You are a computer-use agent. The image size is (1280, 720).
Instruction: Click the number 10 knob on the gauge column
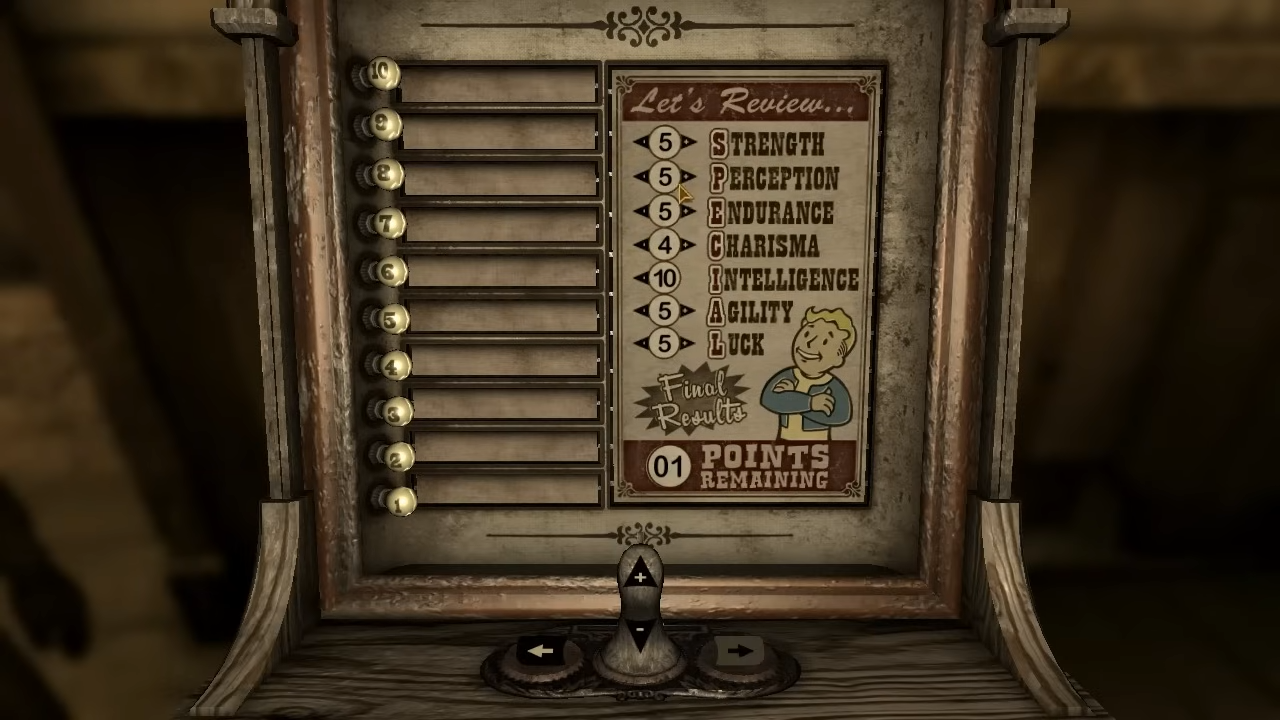point(383,74)
